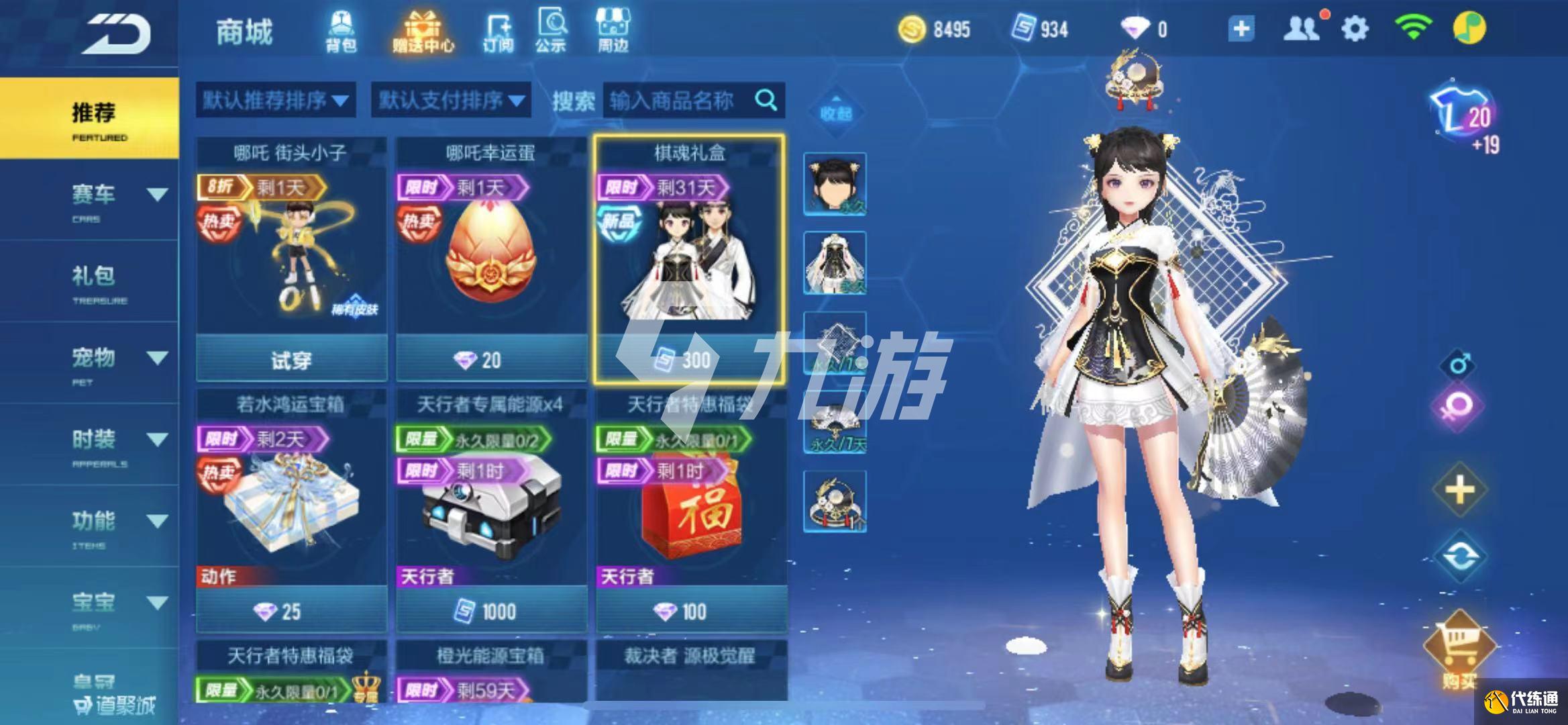
Task: Open the 默认推荐排序 sort dropdown
Action: [x=275, y=101]
